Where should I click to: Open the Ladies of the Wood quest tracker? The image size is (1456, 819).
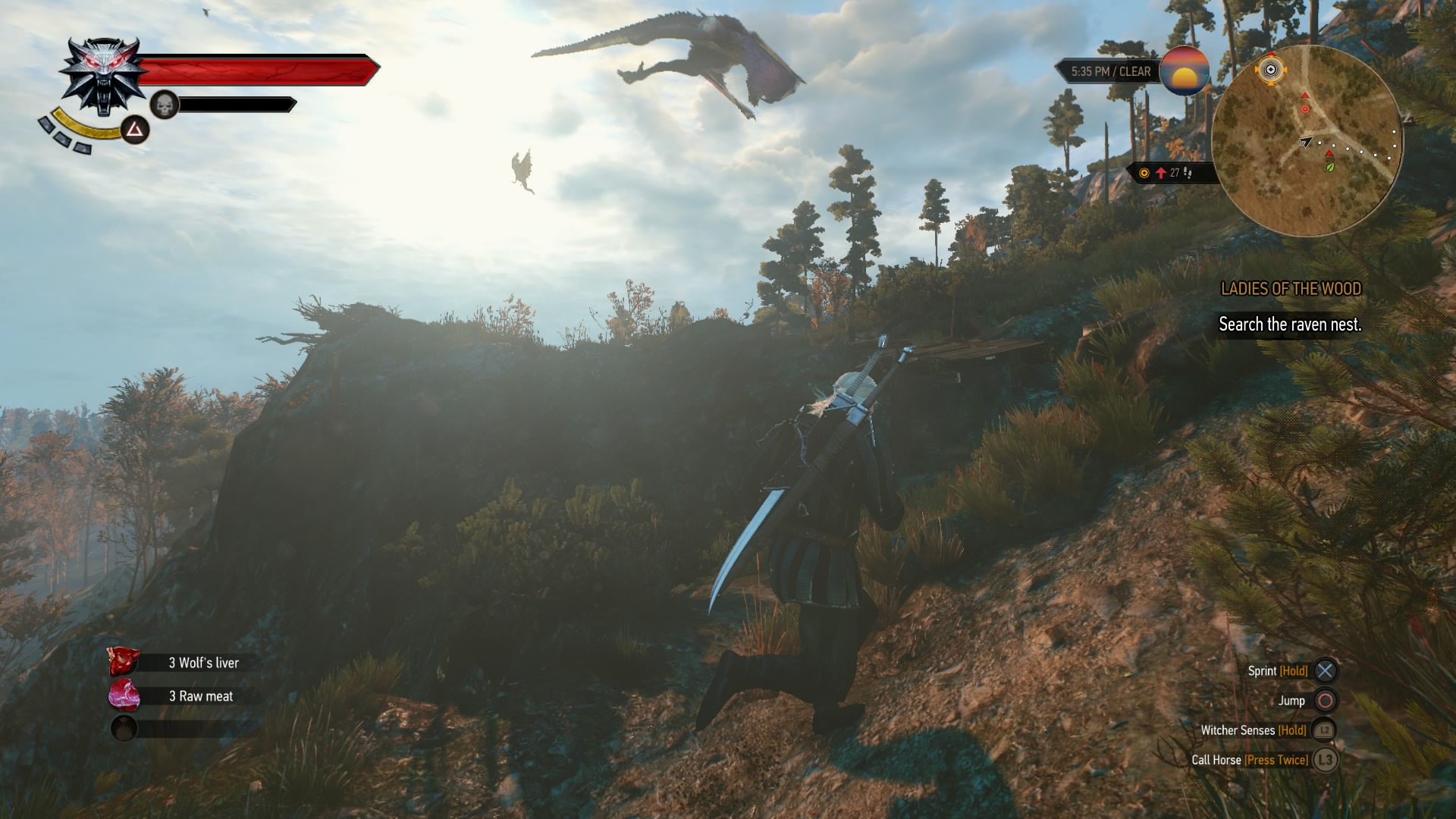[x=1291, y=289]
